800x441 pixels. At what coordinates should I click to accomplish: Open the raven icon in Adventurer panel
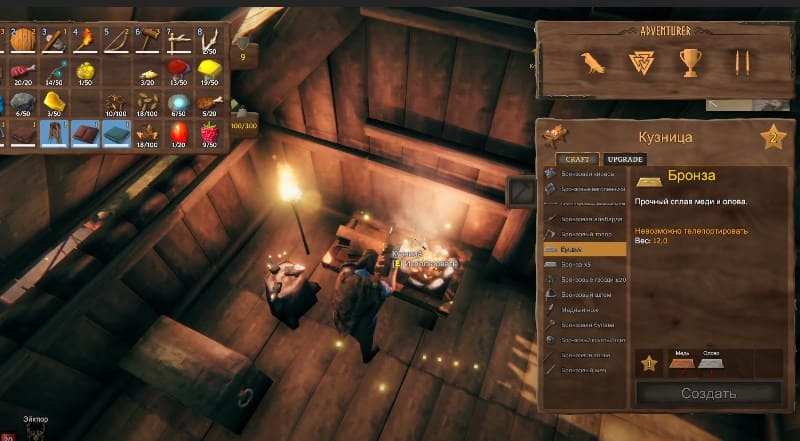click(594, 64)
